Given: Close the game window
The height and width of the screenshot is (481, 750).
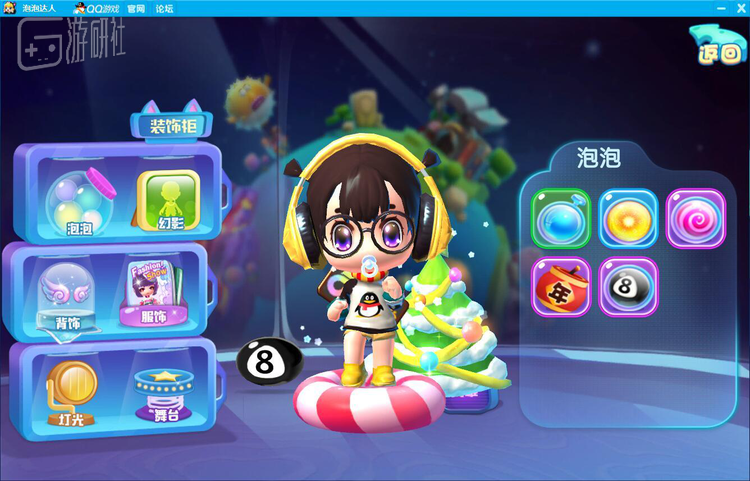Looking at the screenshot, I should (739, 7).
